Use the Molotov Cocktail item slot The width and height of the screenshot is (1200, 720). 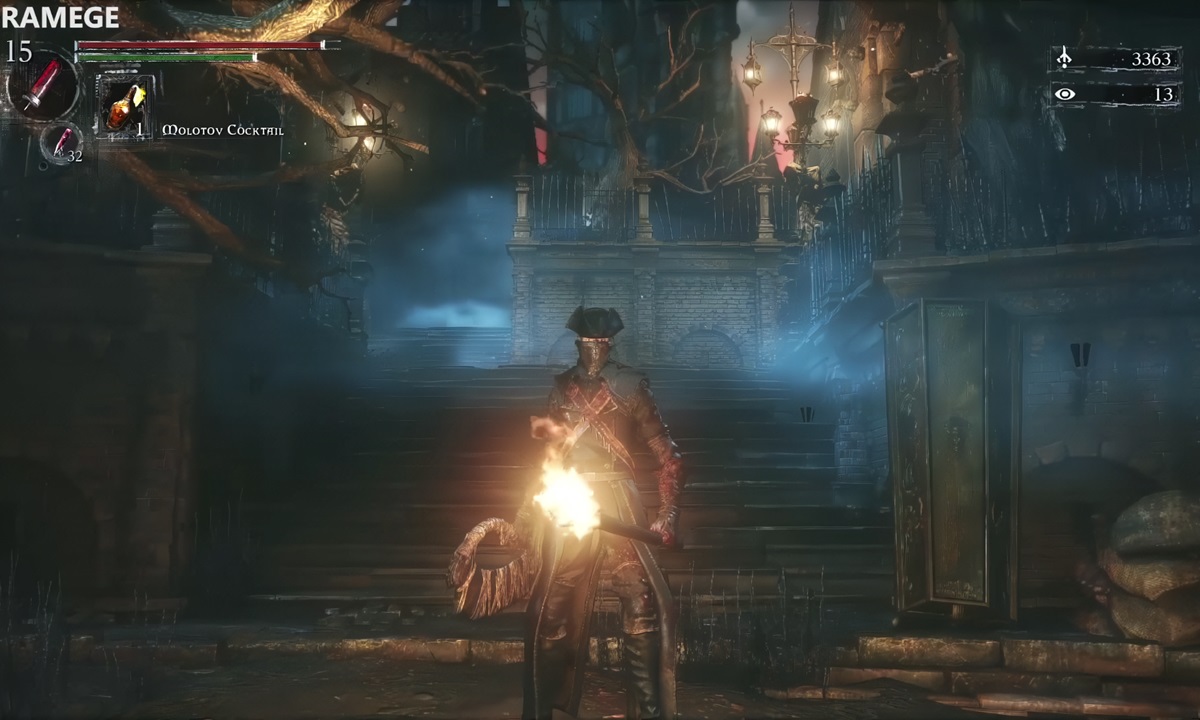click(125, 106)
